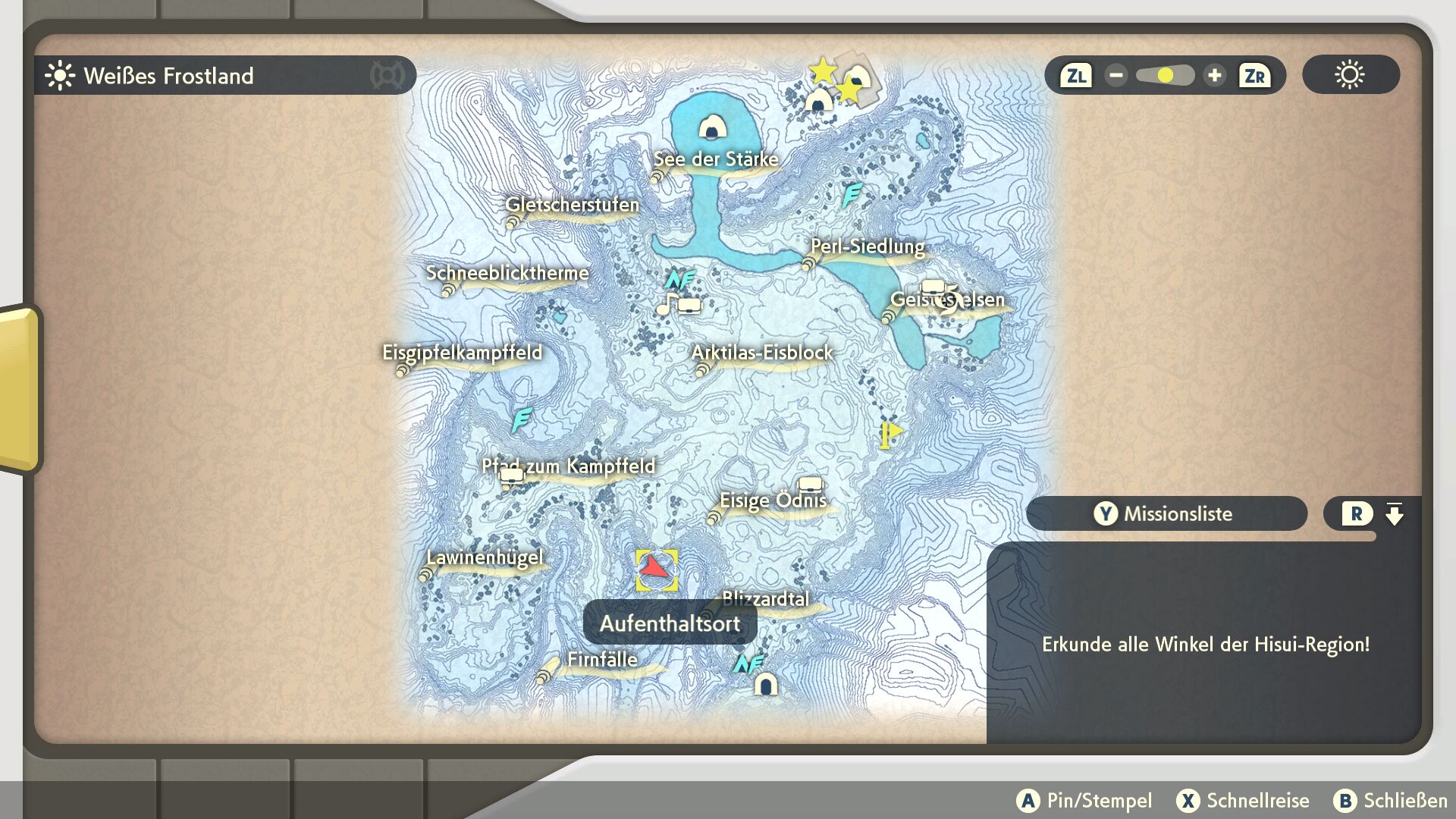
Task: Choose Lawinenhügel on the map
Action: click(485, 558)
